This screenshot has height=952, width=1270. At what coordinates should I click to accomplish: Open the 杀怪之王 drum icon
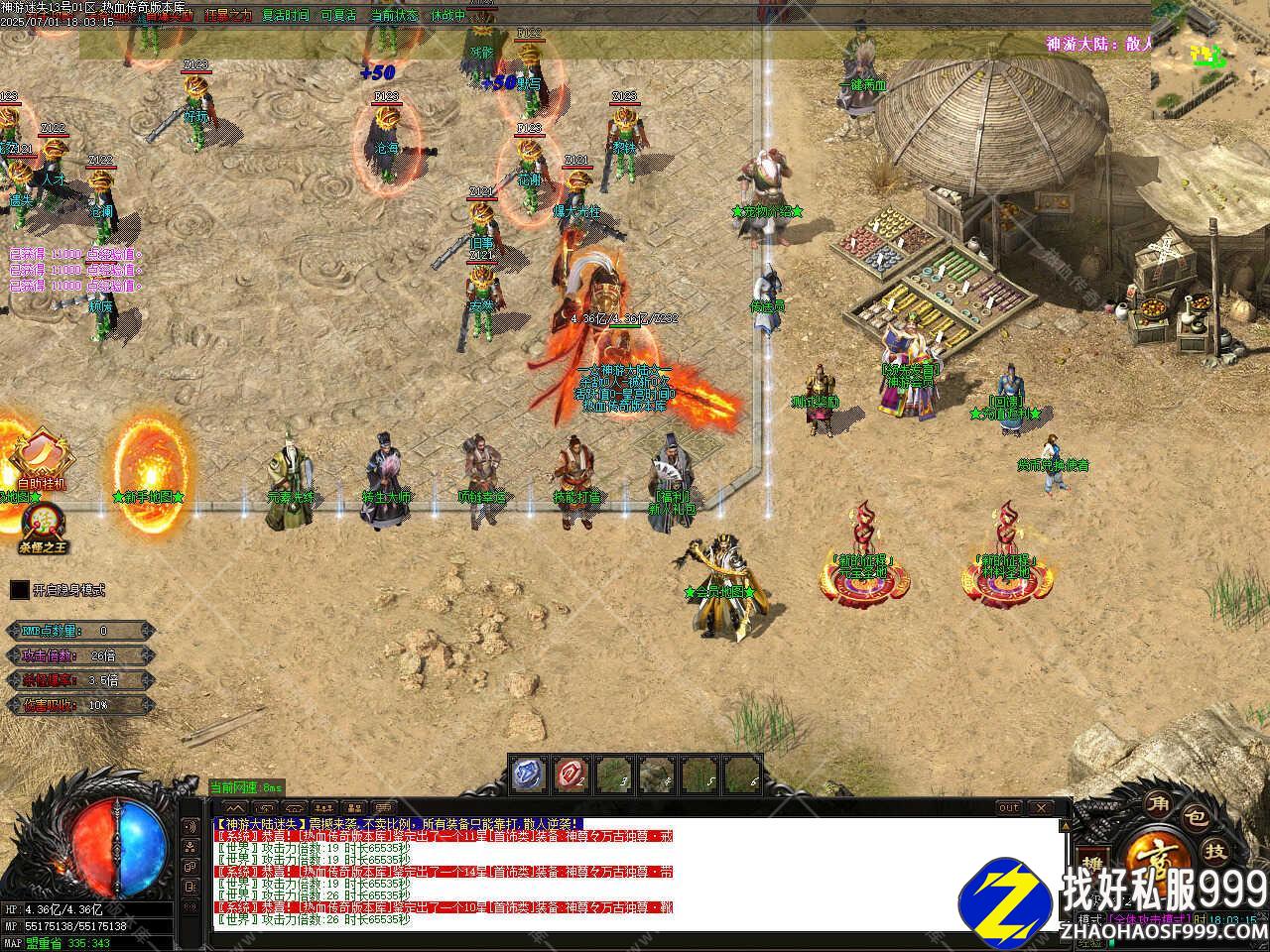click(43, 524)
